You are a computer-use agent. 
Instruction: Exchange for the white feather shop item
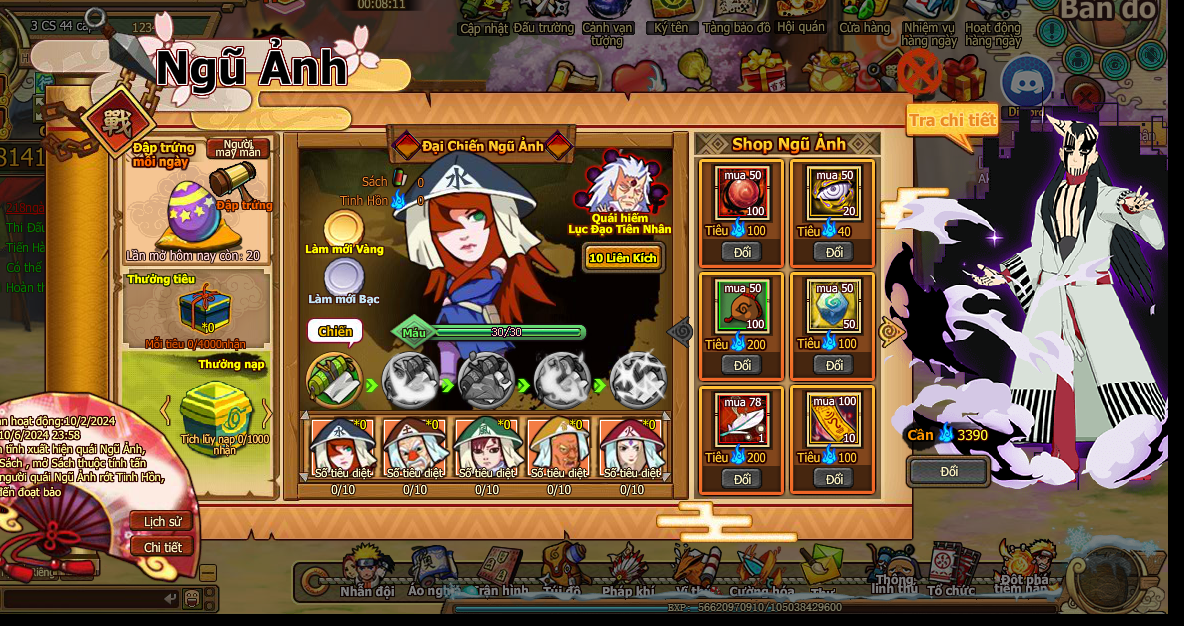pos(742,479)
